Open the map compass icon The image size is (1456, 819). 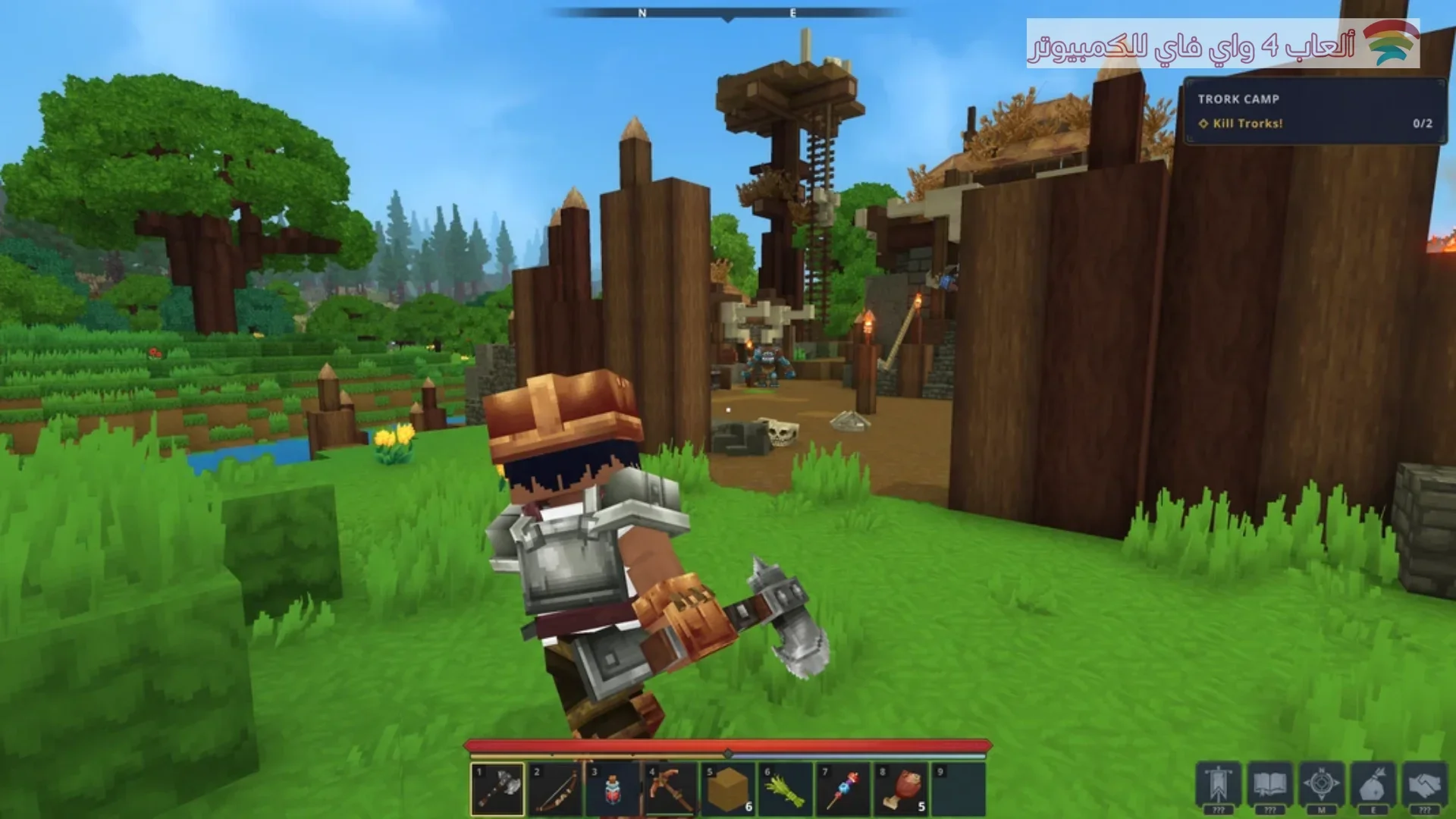click(x=1322, y=785)
